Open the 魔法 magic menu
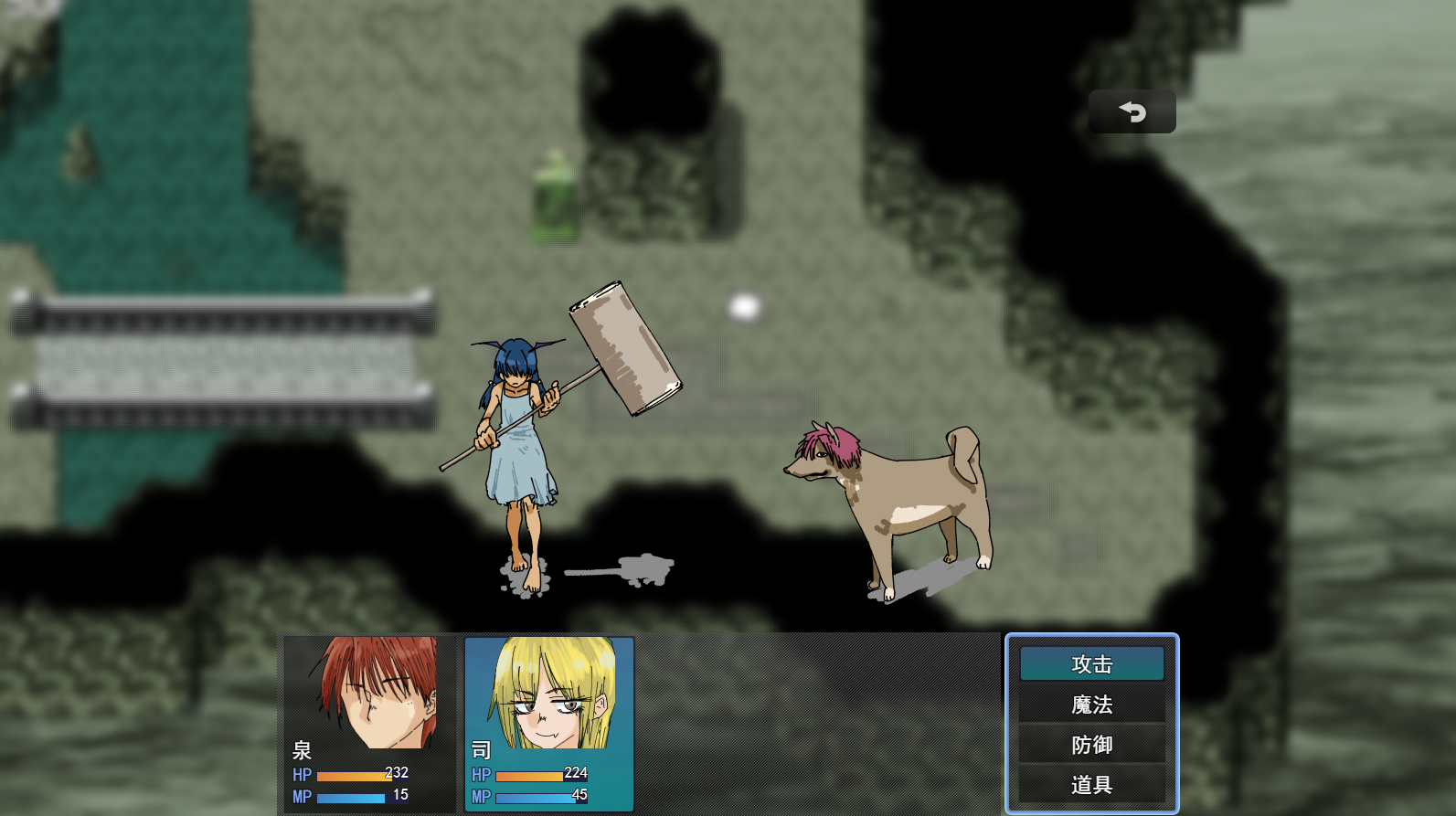The height and width of the screenshot is (816, 1456). coord(1091,705)
